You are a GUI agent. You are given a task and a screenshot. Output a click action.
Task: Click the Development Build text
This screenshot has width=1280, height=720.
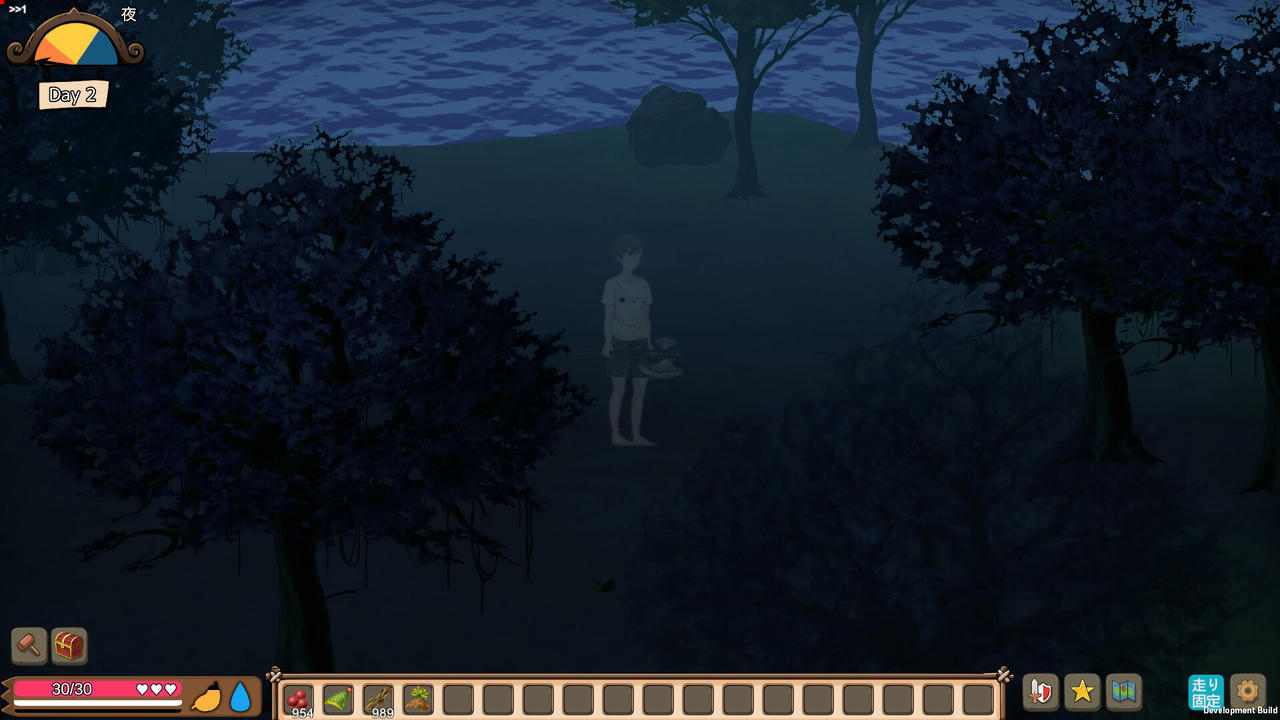[x=1240, y=712]
